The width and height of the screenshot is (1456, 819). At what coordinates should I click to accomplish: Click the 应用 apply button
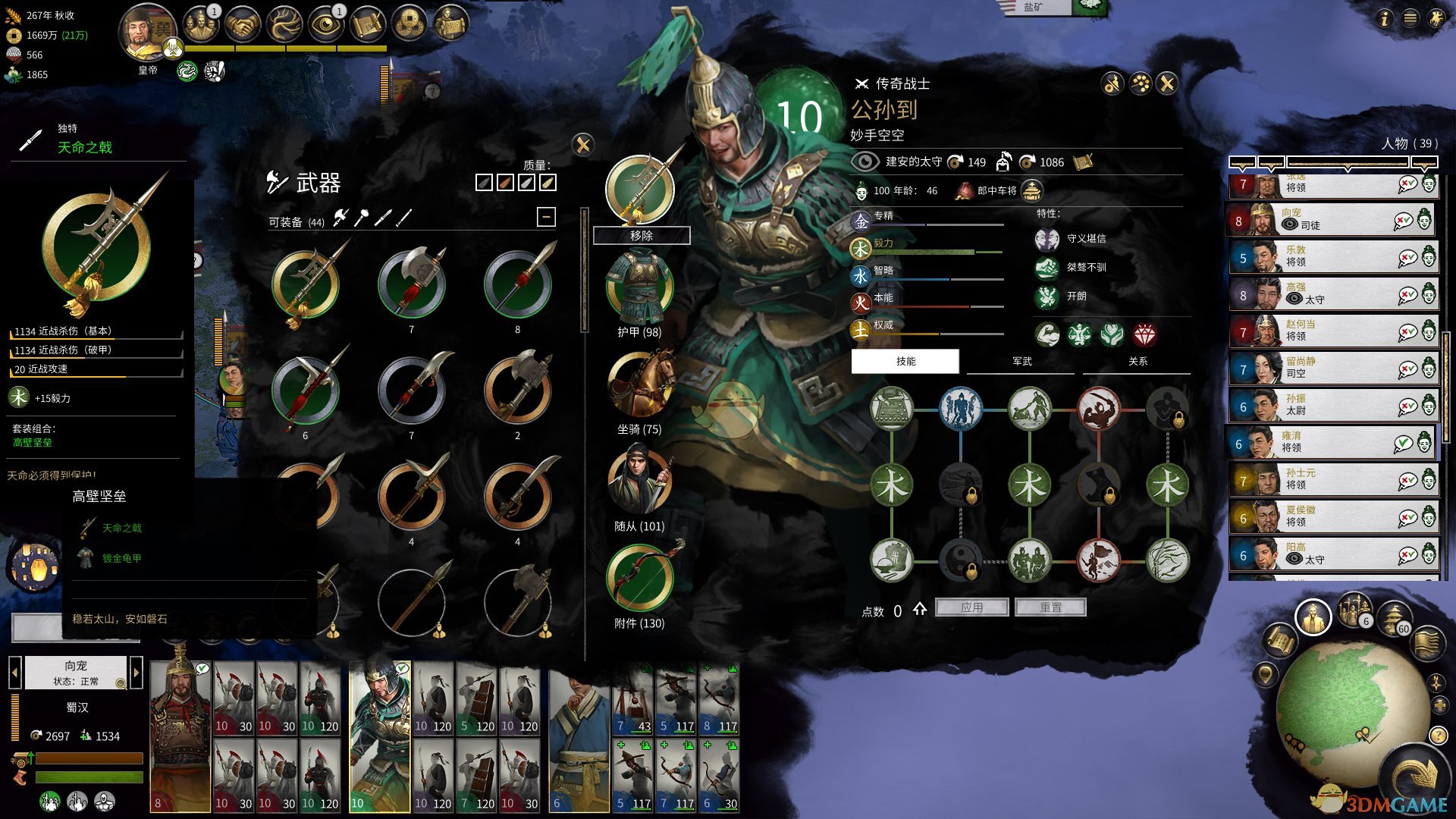[x=971, y=607]
